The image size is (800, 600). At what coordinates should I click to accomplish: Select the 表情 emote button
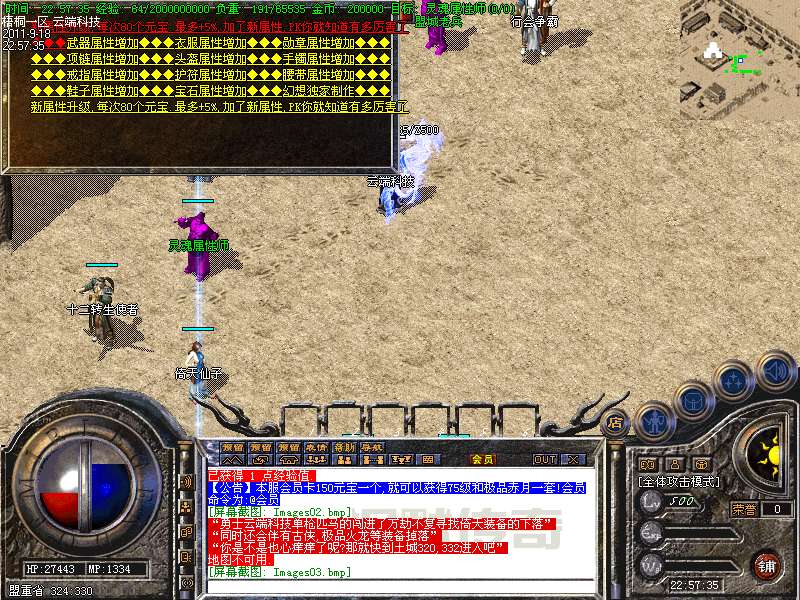316,447
